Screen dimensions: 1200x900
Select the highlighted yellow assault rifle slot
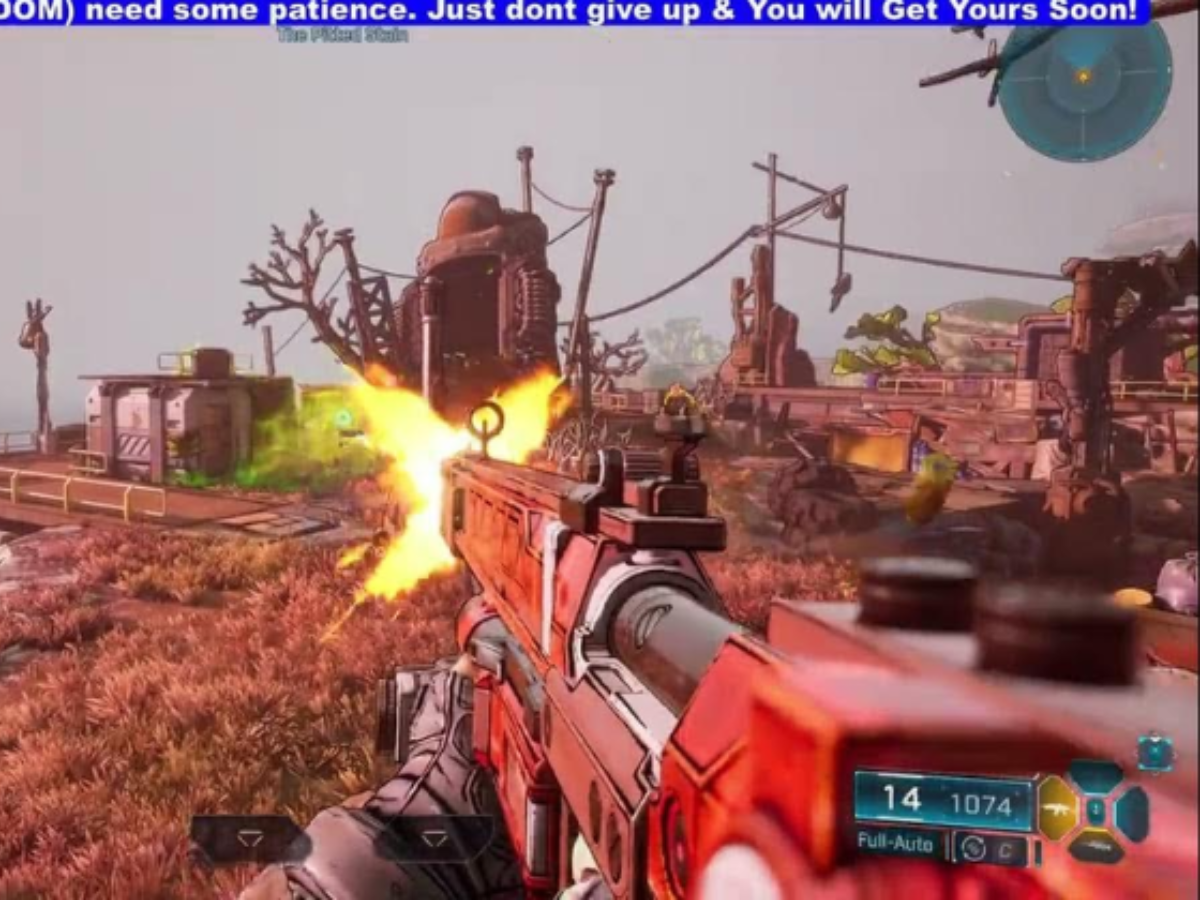[1058, 806]
